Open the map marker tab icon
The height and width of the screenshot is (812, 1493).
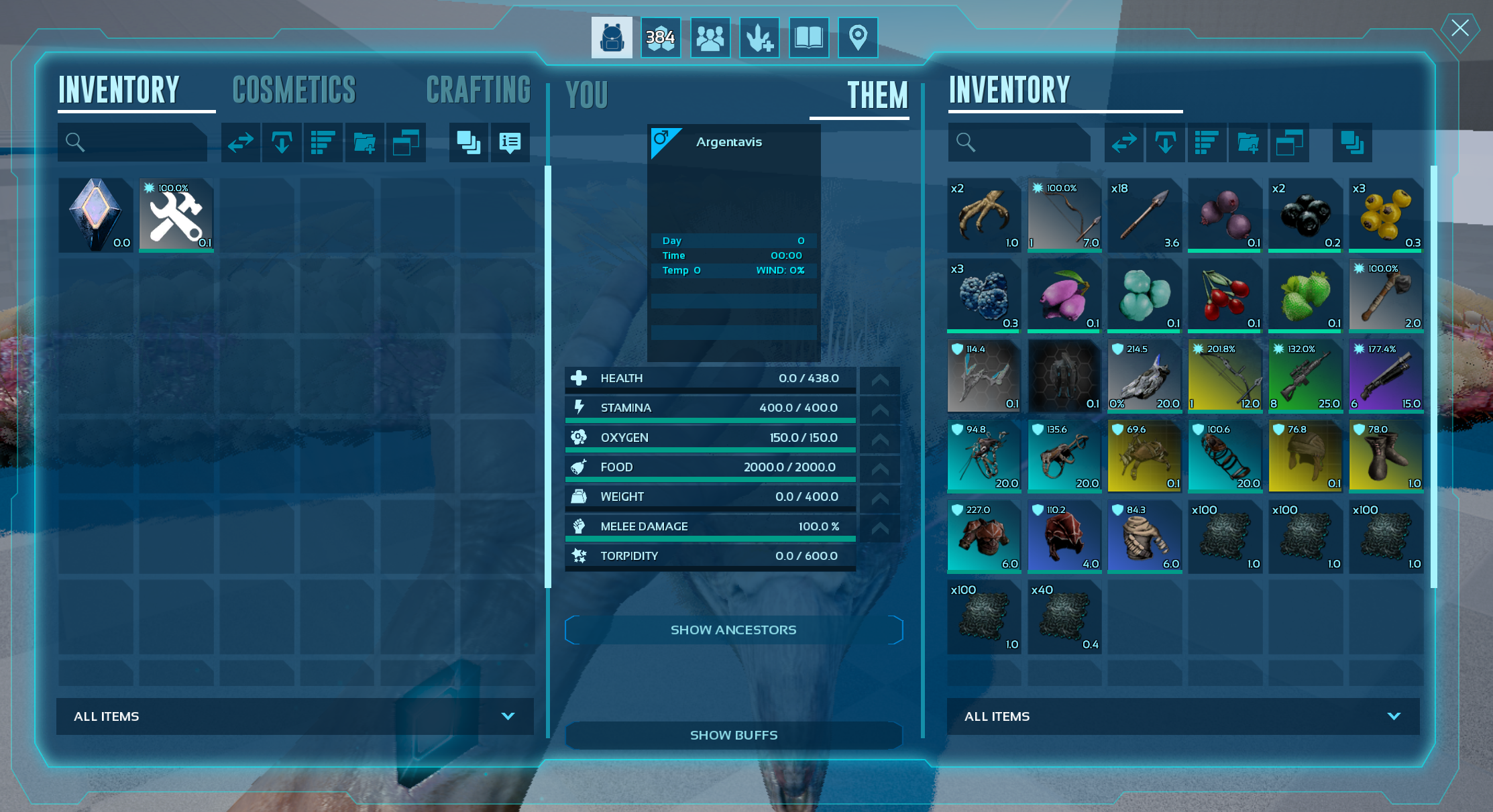tap(858, 38)
